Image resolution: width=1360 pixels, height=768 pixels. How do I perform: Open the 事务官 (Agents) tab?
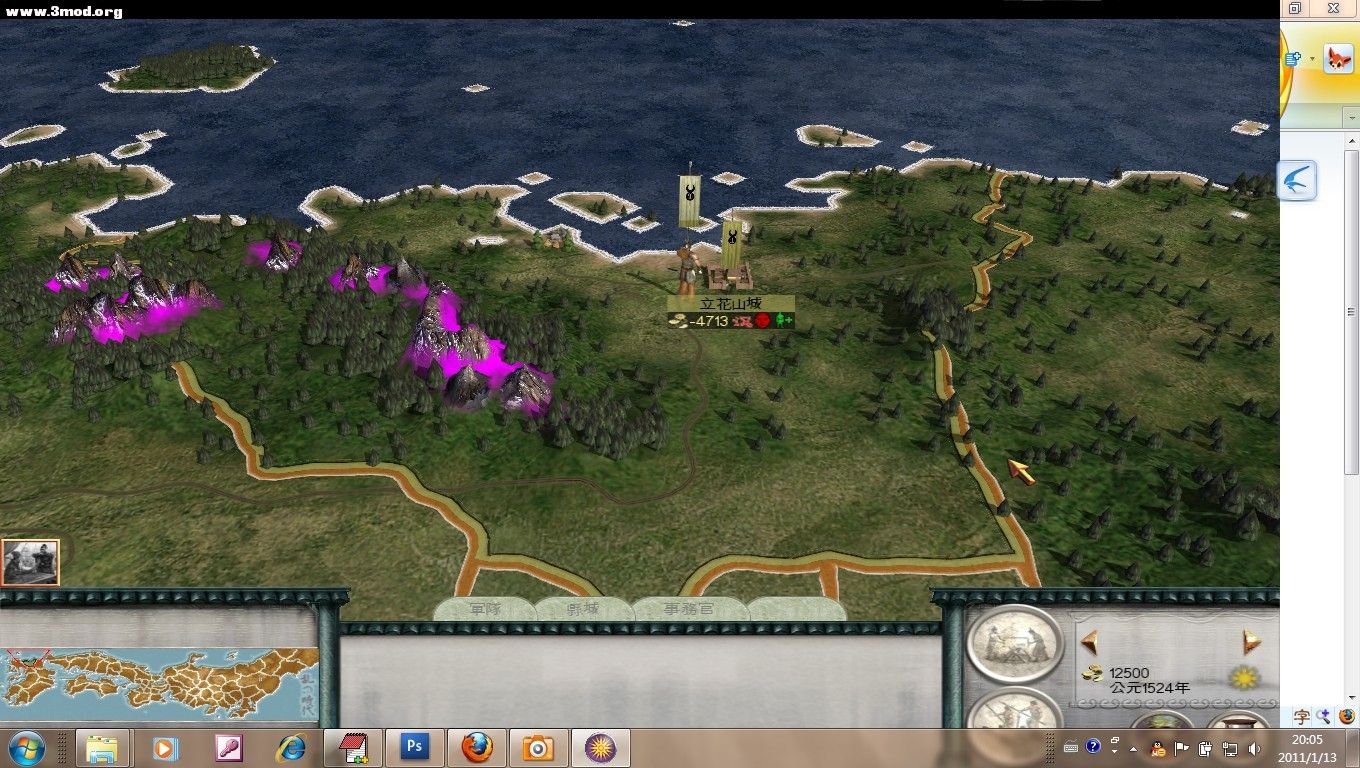[690, 607]
